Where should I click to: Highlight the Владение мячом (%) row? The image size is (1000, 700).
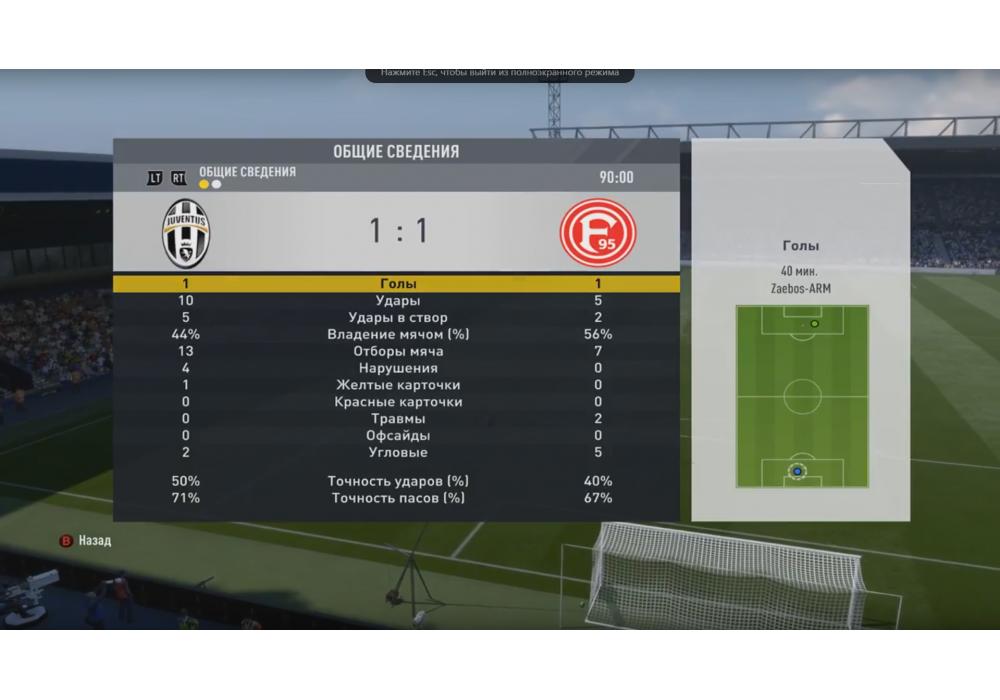coord(397,335)
